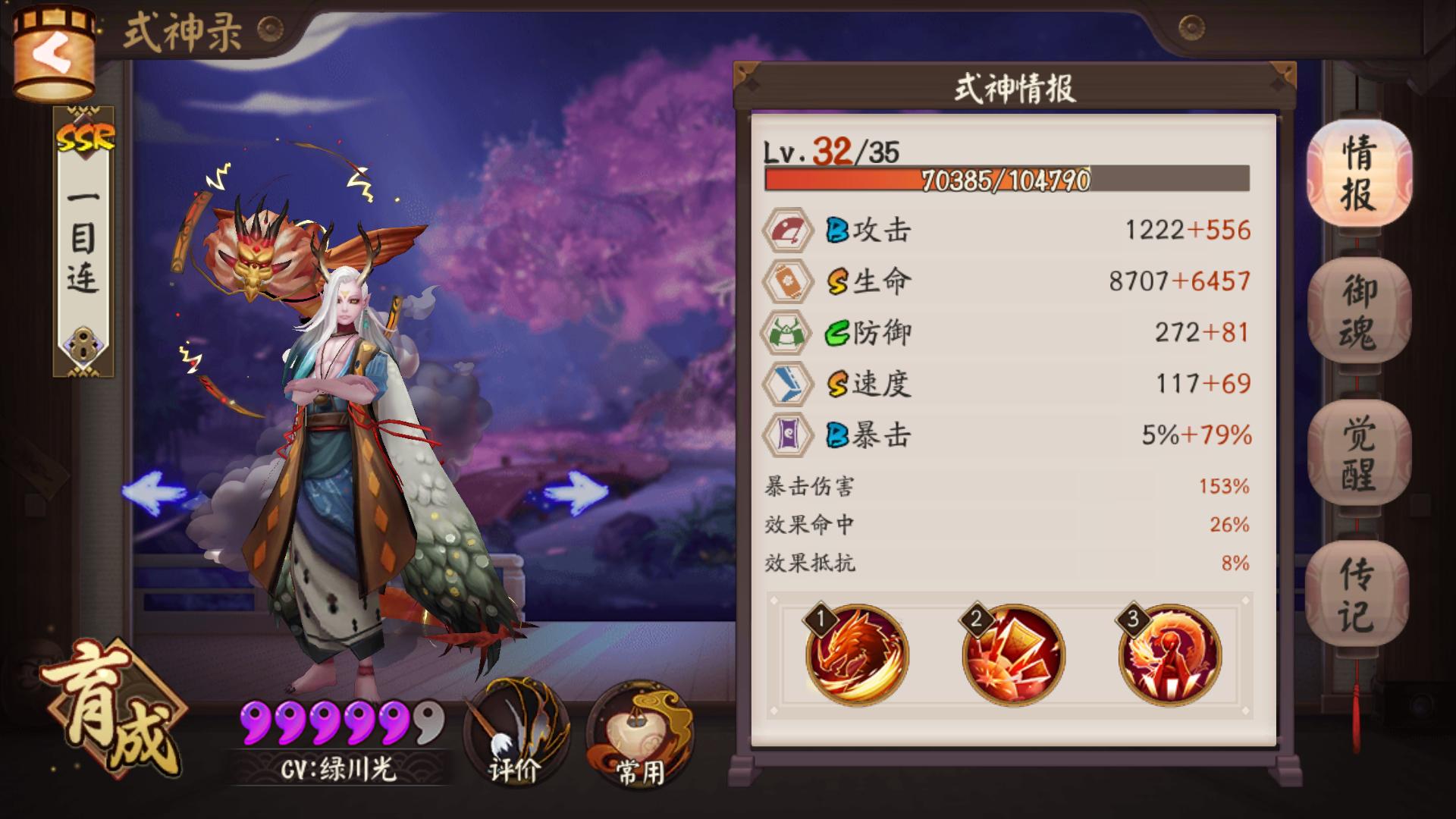Select the 速度 speed stat icon
The image size is (1456, 819).
click(789, 383)
